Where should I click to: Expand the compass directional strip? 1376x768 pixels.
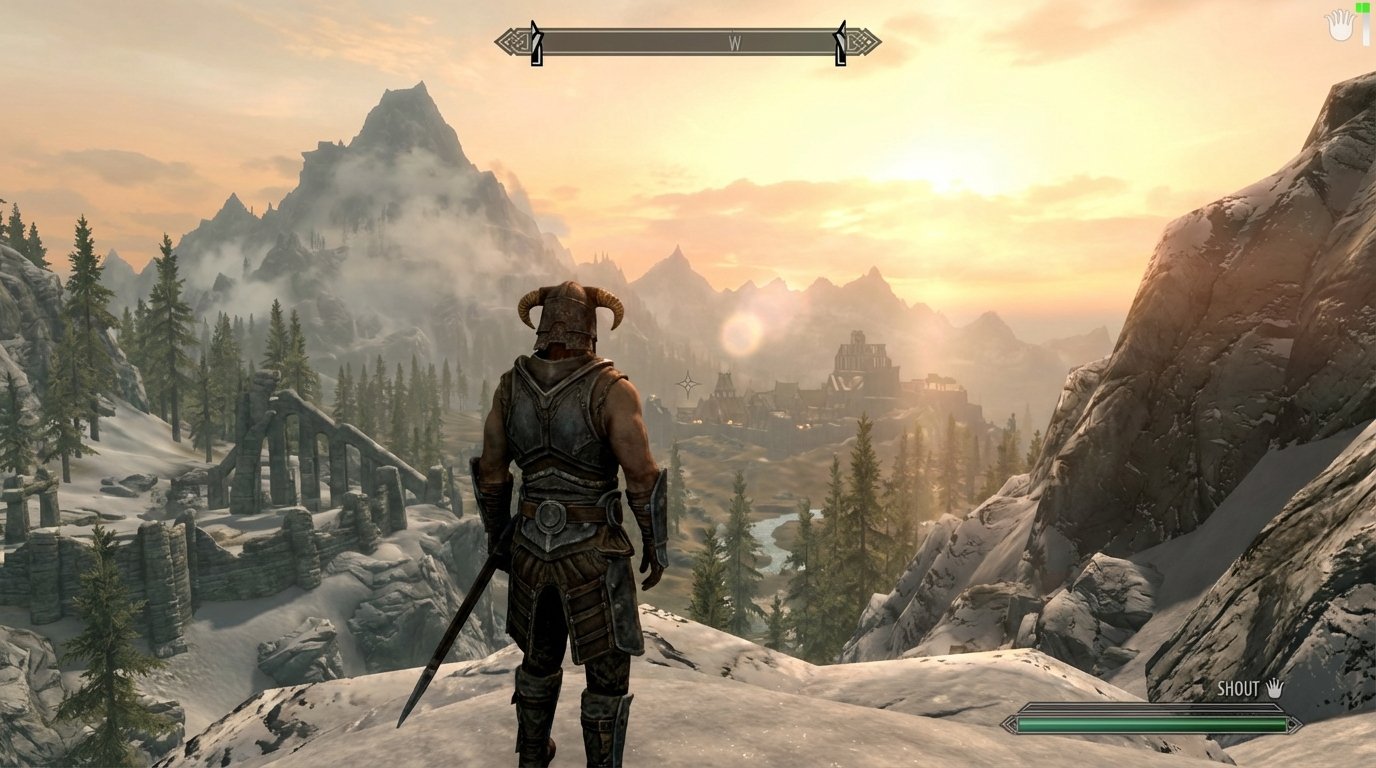point(688,42)
